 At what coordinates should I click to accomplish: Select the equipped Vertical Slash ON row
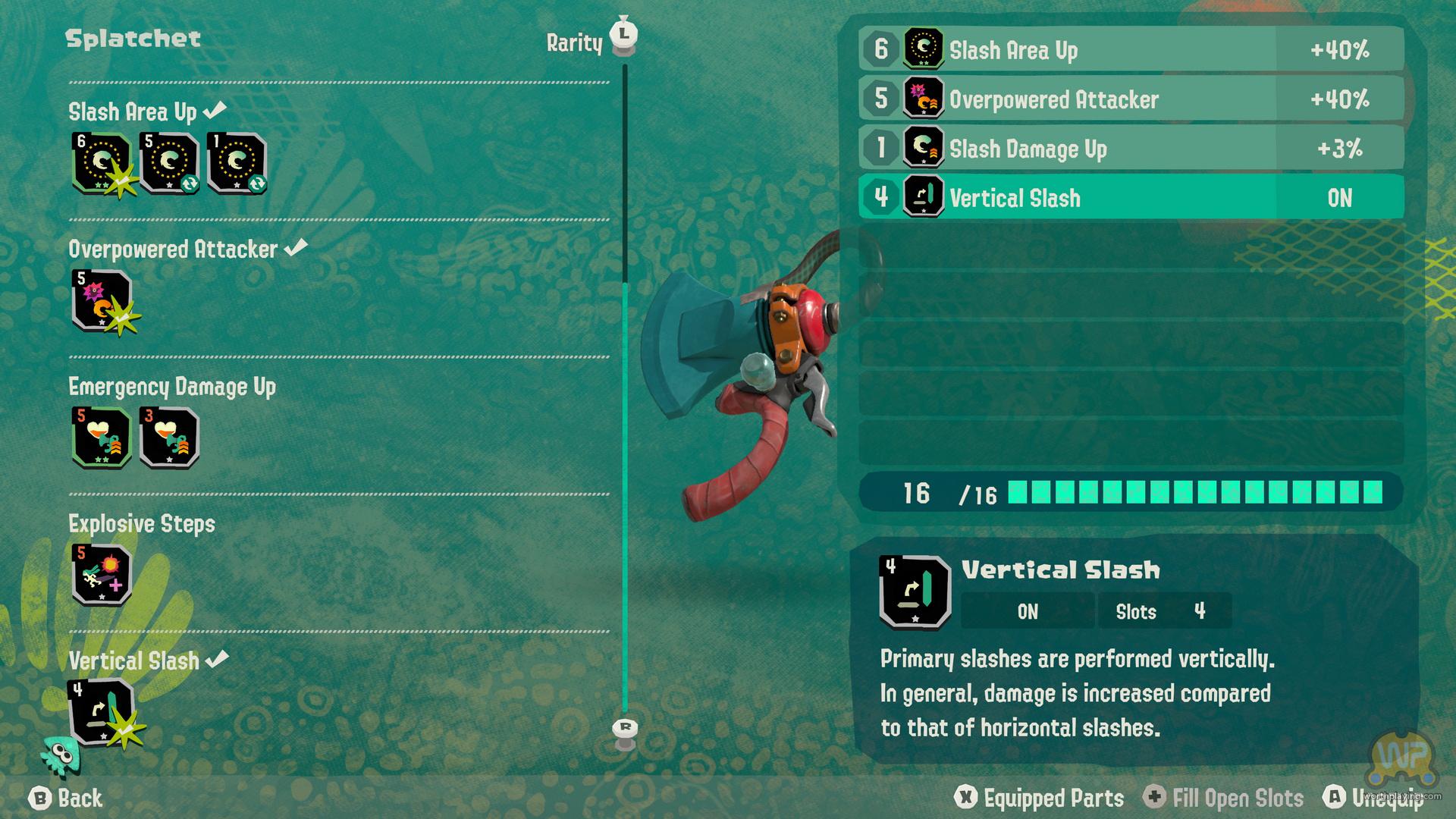(1130, 198)
